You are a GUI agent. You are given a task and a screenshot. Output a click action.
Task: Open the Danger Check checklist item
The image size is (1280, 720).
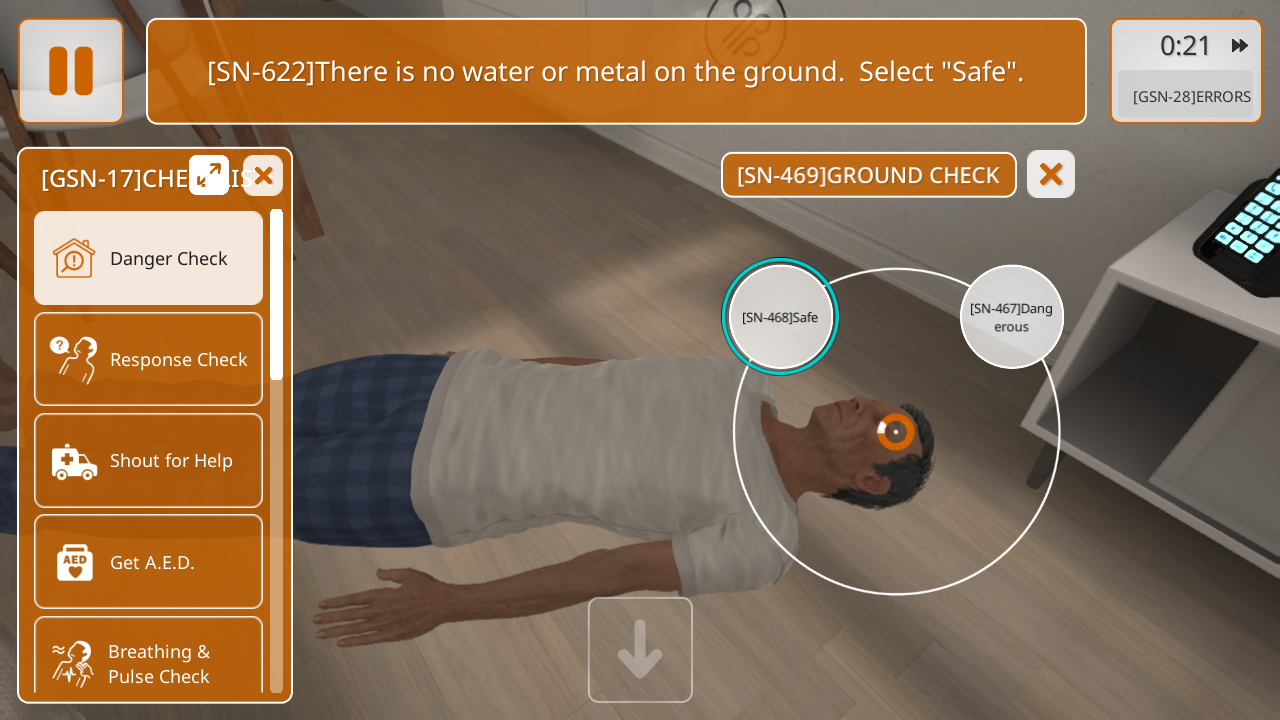(149, 258)
